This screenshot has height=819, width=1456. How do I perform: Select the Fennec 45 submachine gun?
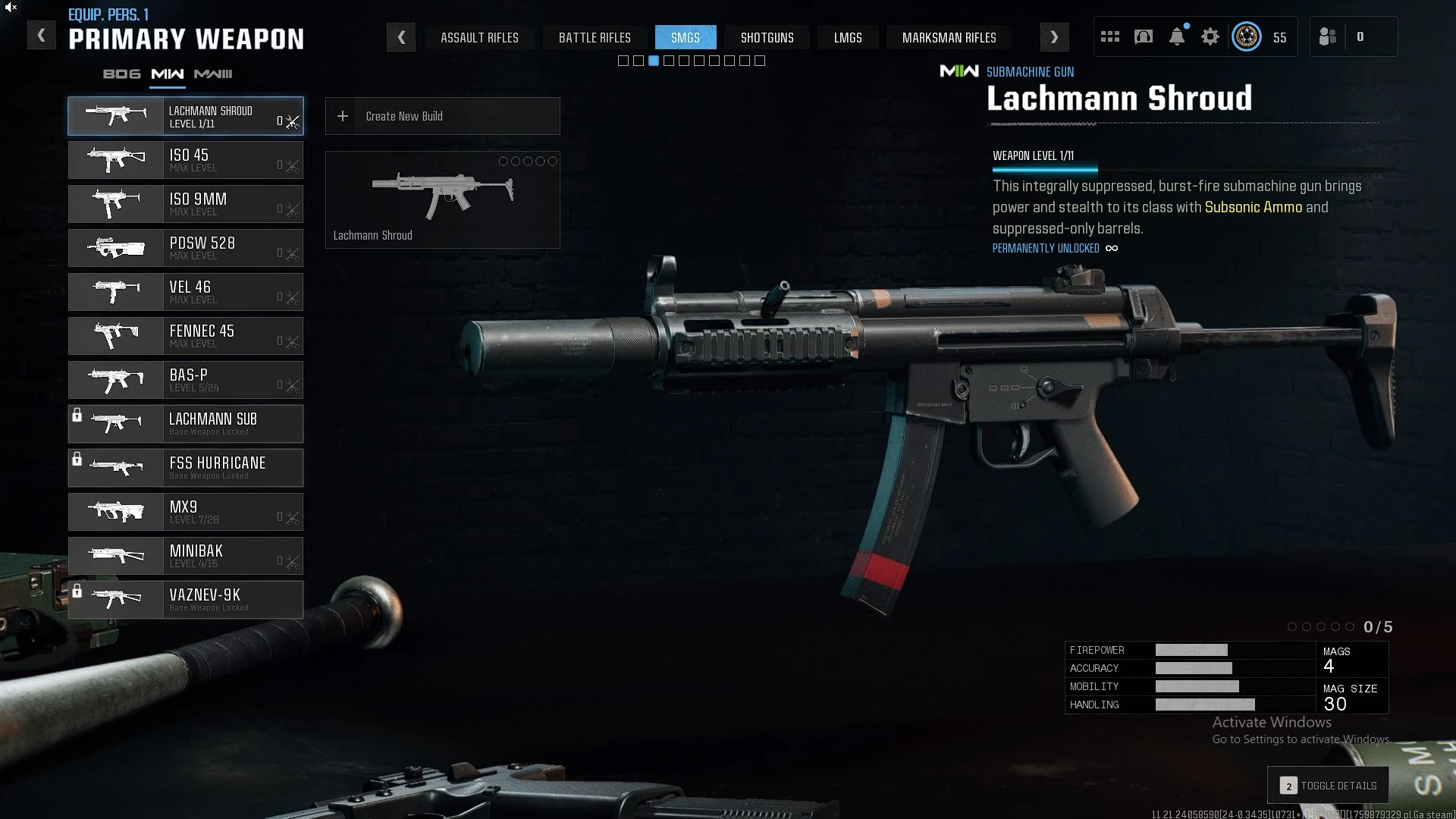coord(186,336)
